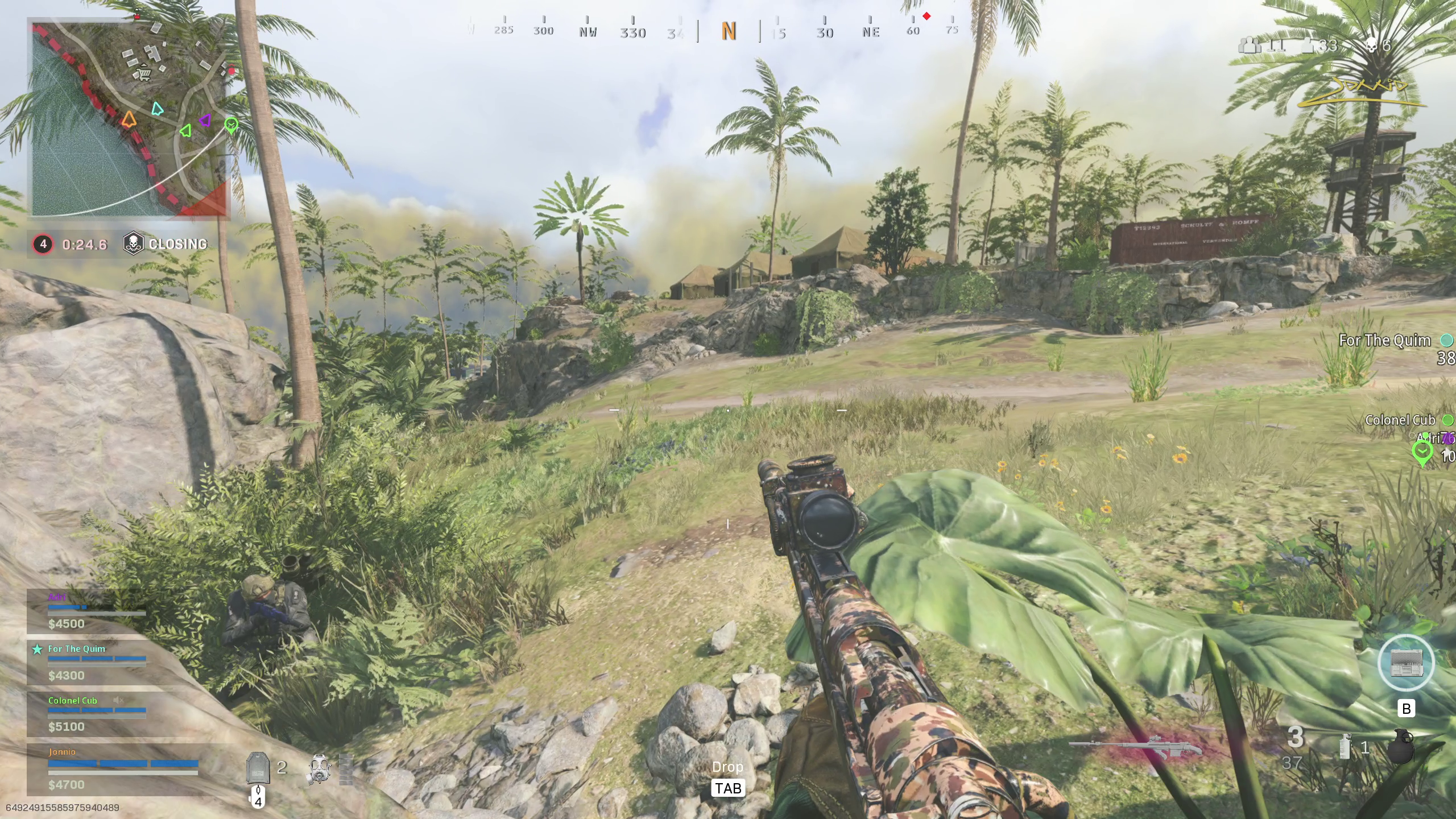Select the munitions box field upgrade
This screenshot has height=819, width=1456.
pyautogui.click(x=1406, y=663)
